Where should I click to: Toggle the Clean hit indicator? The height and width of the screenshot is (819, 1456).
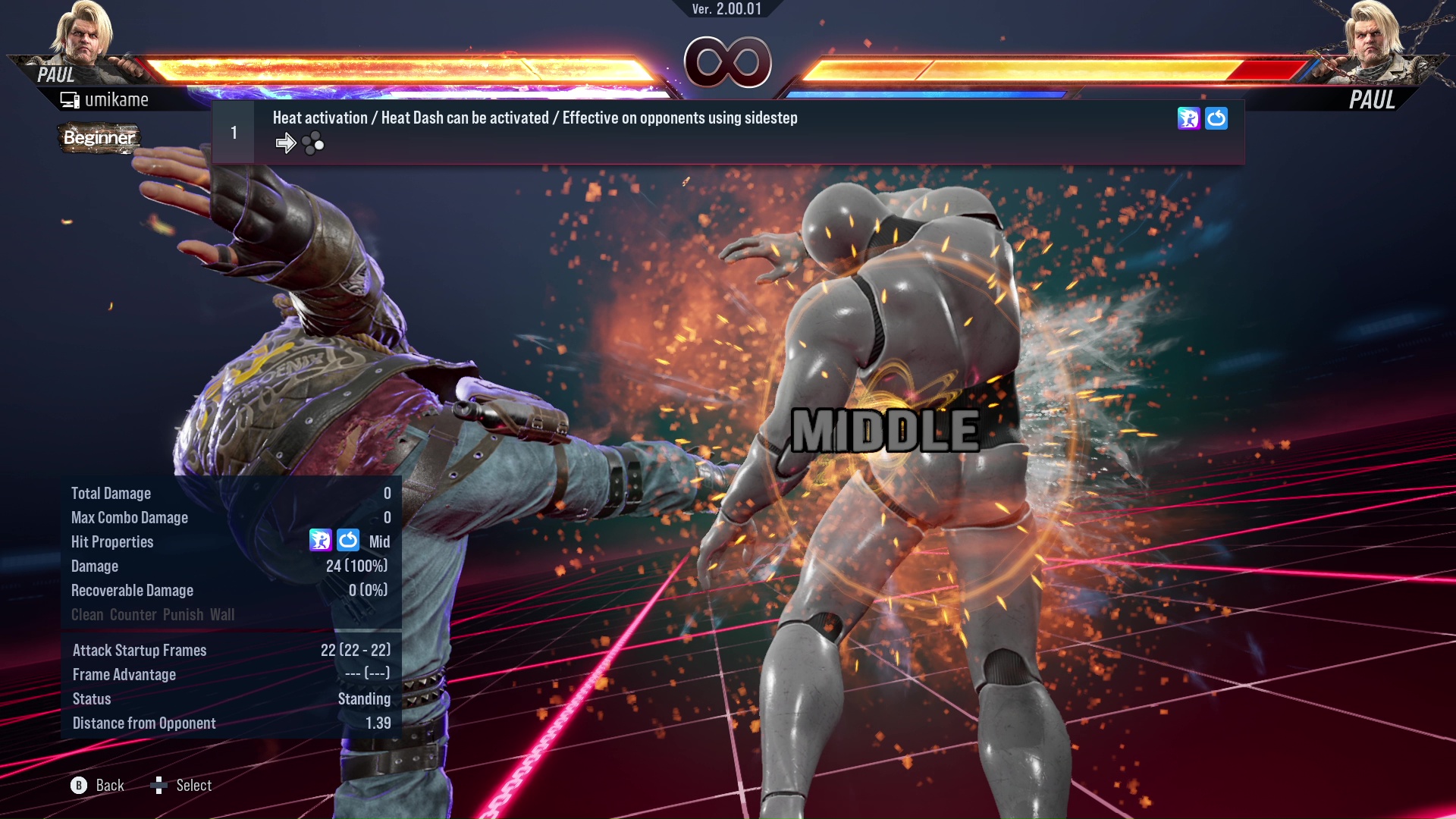click(88, 615)
